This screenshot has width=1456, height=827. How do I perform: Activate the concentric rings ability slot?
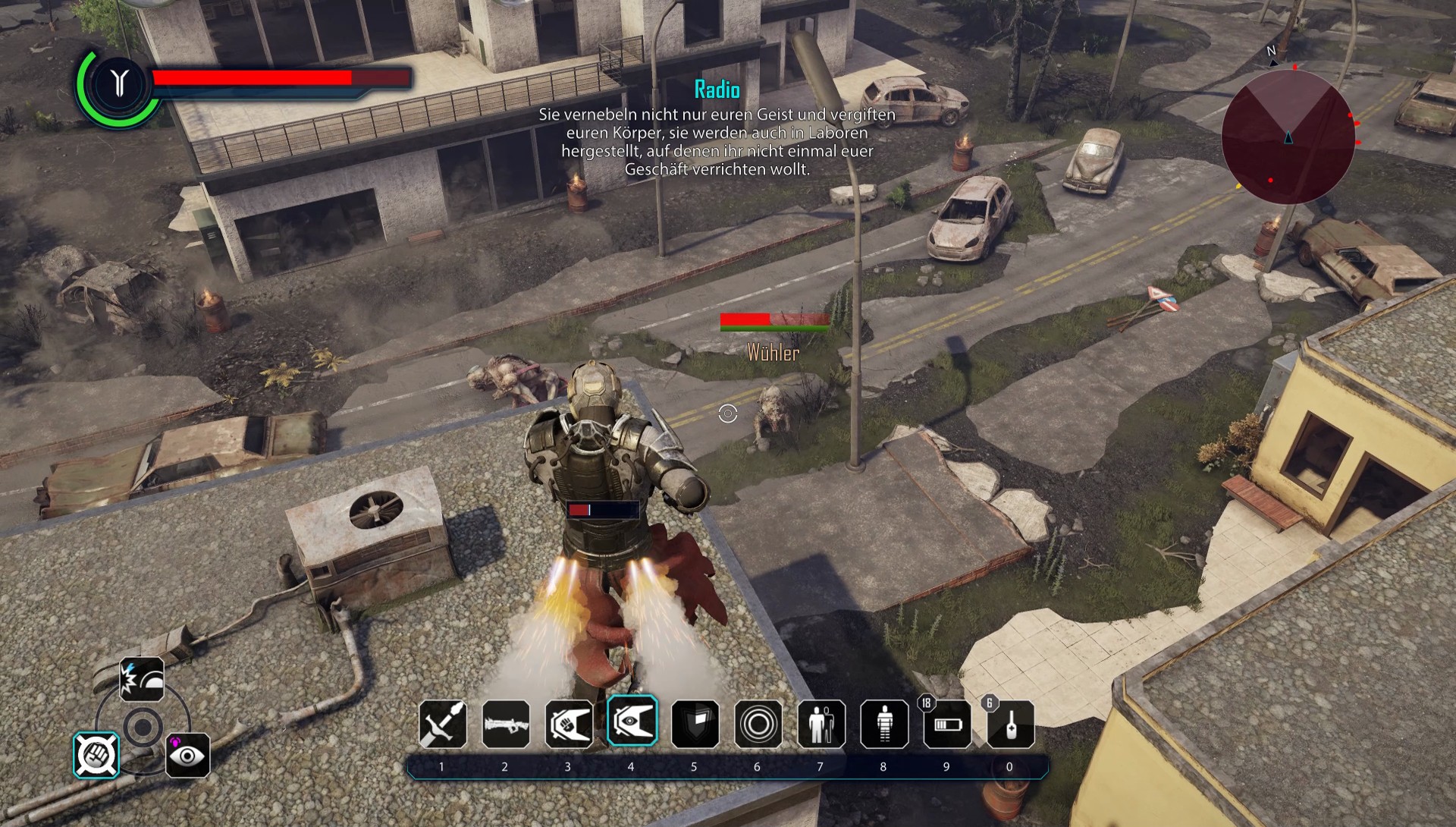(758, 724)
